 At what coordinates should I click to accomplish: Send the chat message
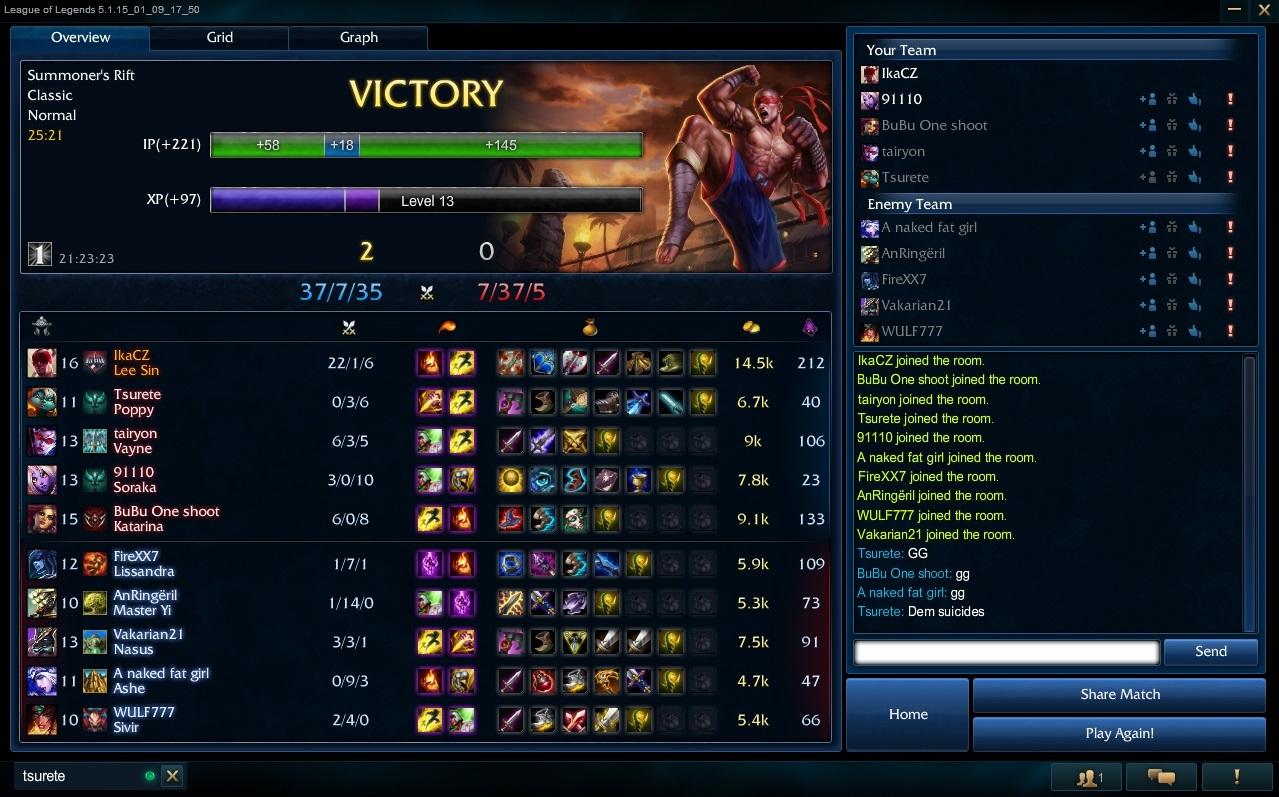(x=1210, y=652)
